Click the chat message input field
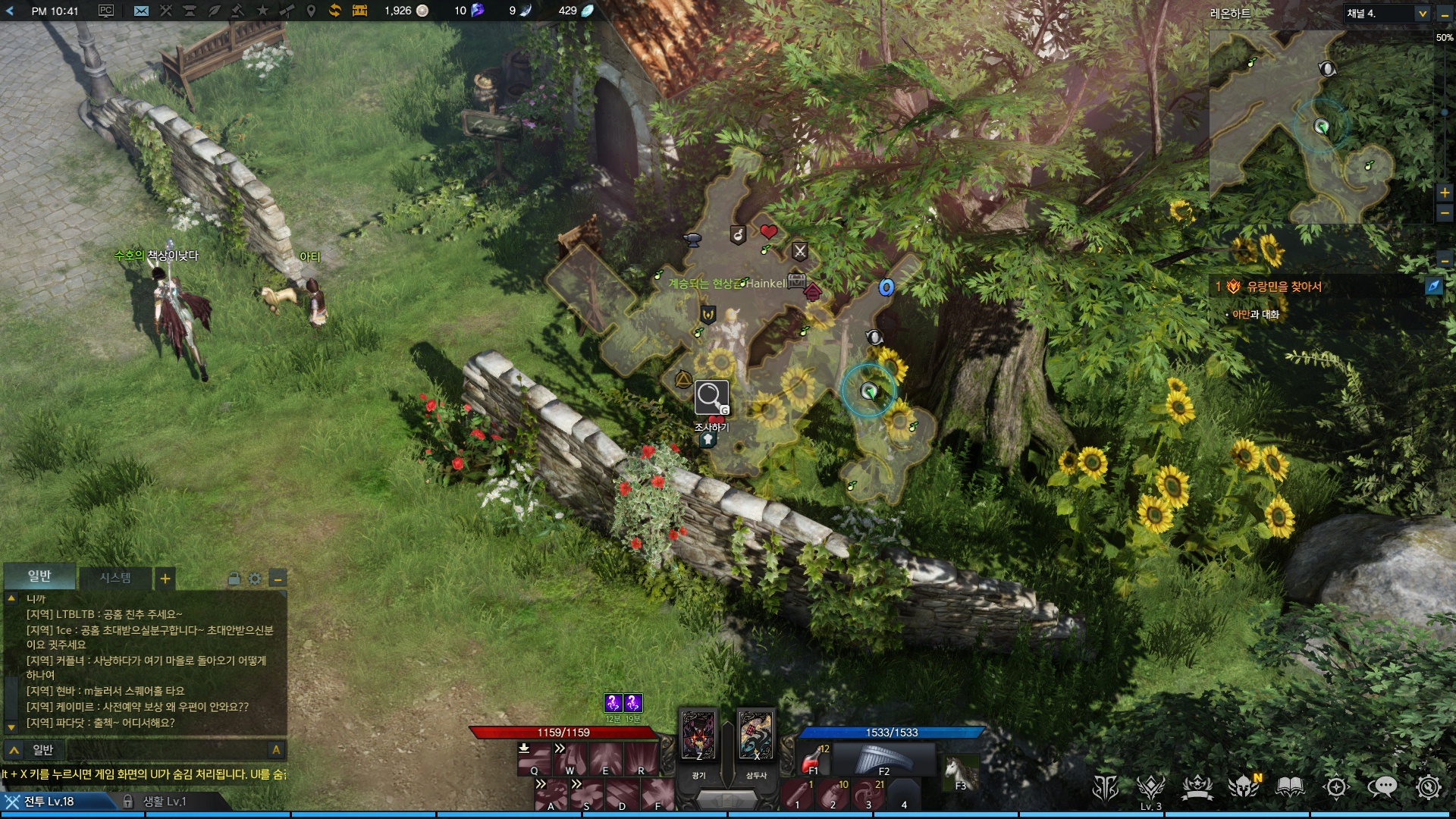 point(152,750)
